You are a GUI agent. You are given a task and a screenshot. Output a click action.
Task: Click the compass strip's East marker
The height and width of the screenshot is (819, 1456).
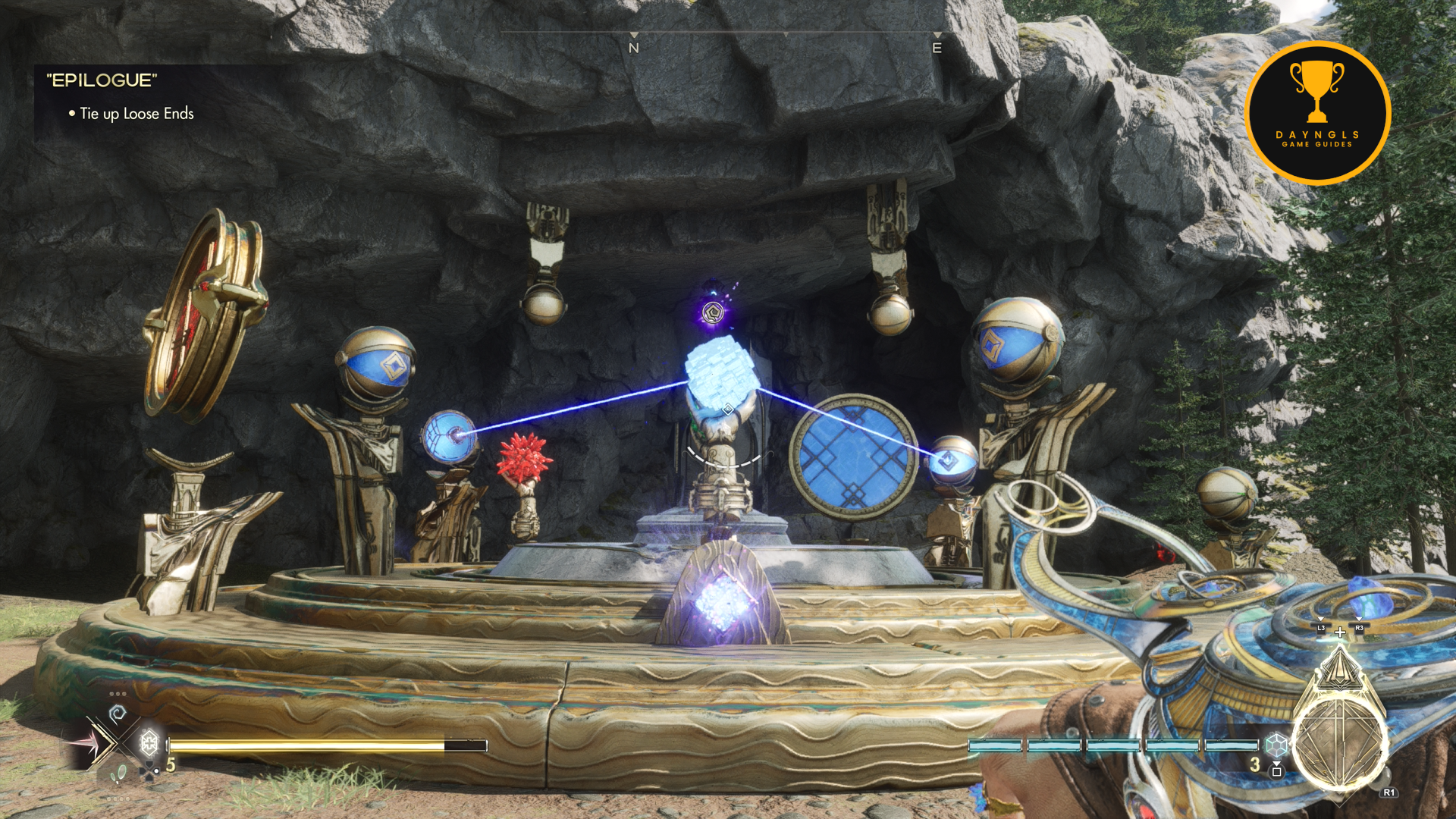coord(937,48)
